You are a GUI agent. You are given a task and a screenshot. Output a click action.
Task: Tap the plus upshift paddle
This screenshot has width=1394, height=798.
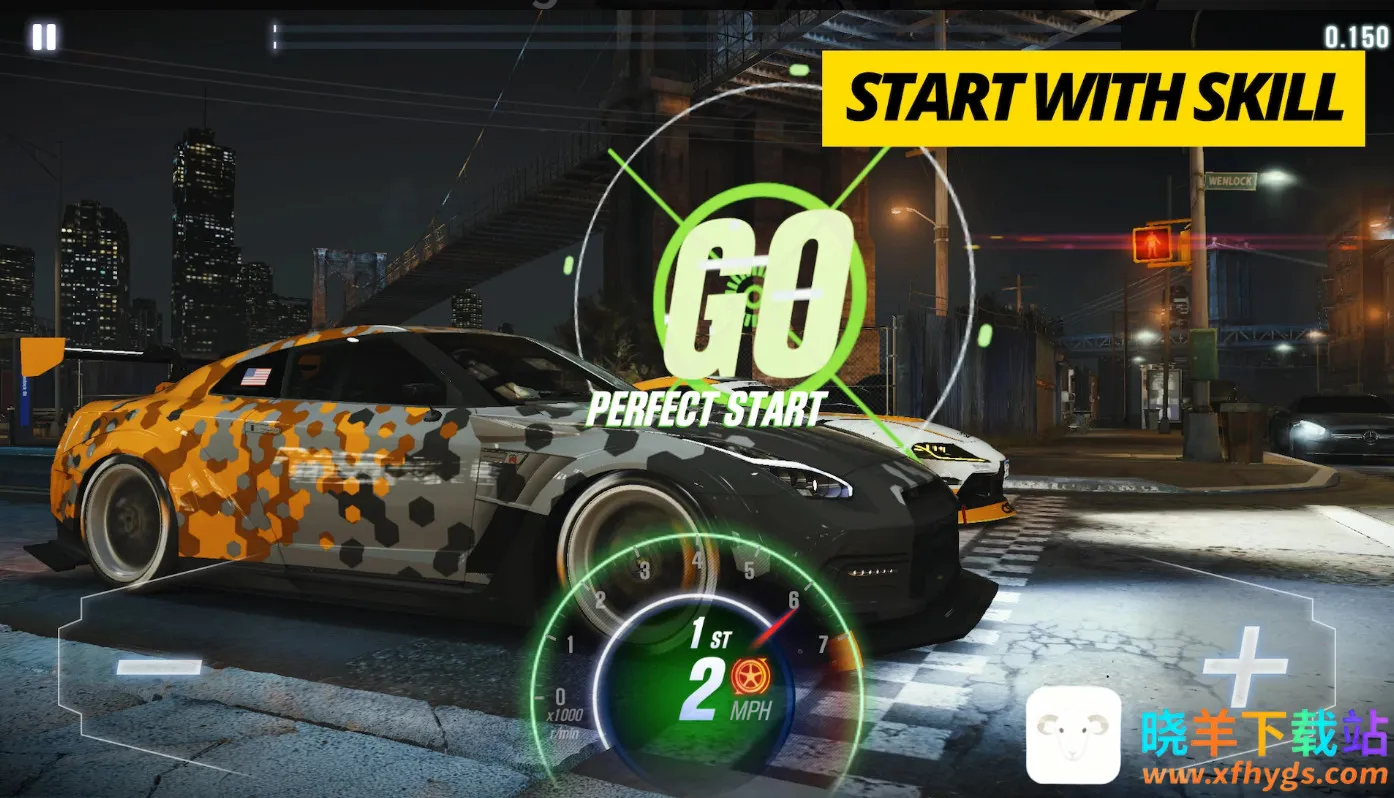point(1244,663)
